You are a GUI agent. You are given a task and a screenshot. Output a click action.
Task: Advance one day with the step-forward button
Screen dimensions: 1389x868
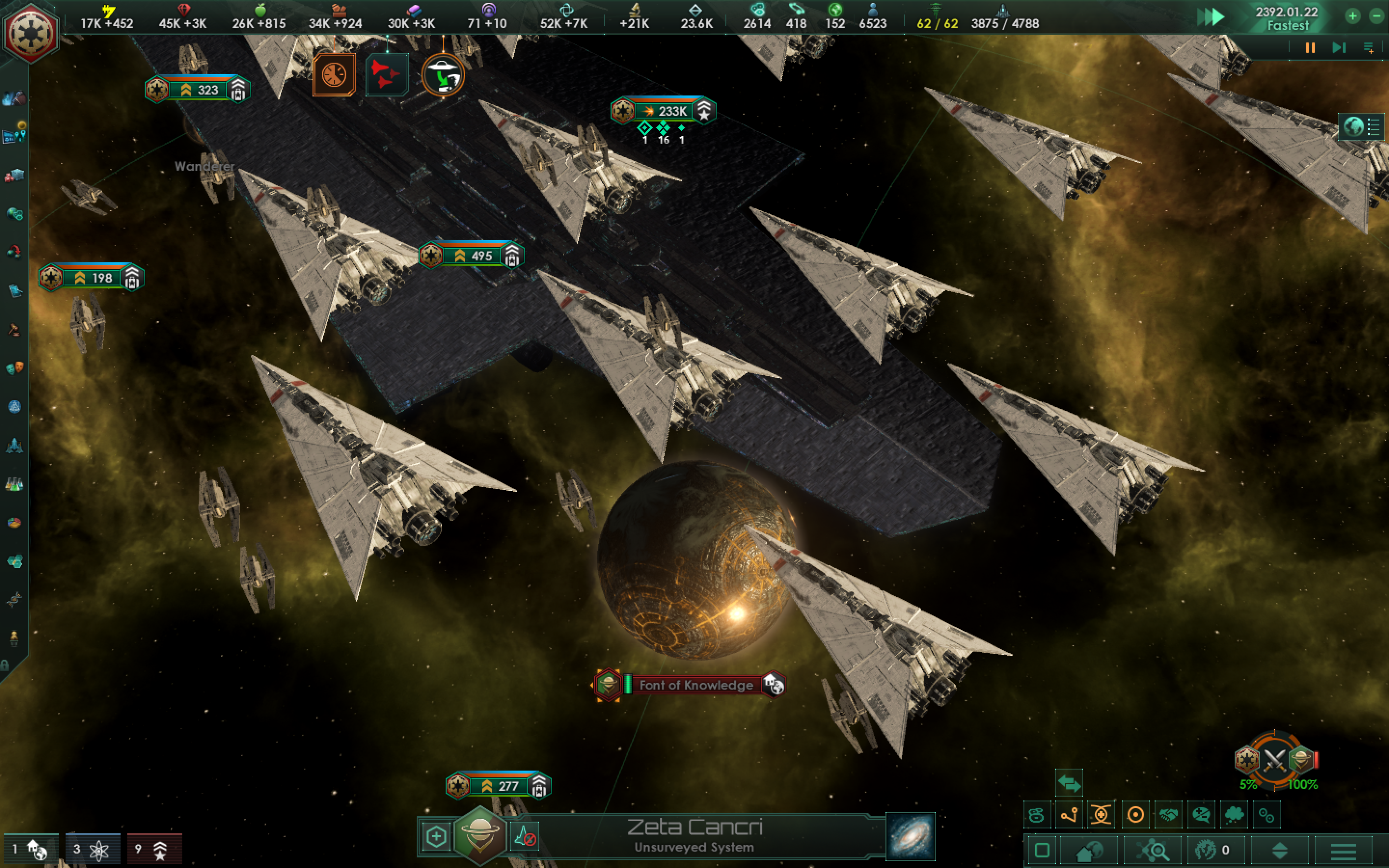(1338, 48)
